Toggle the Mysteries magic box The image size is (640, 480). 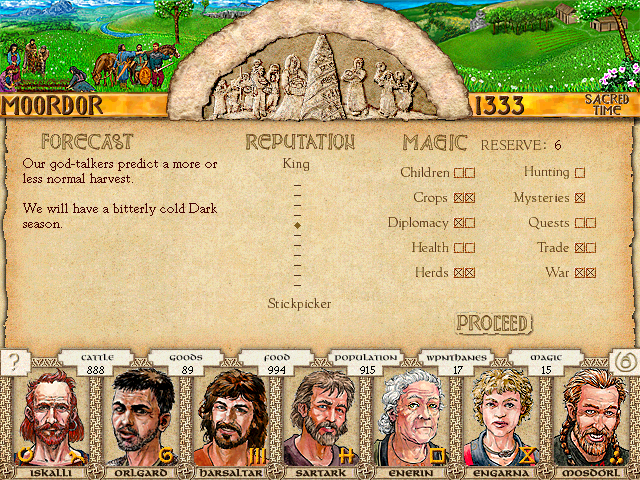click(x=580, y=198)
